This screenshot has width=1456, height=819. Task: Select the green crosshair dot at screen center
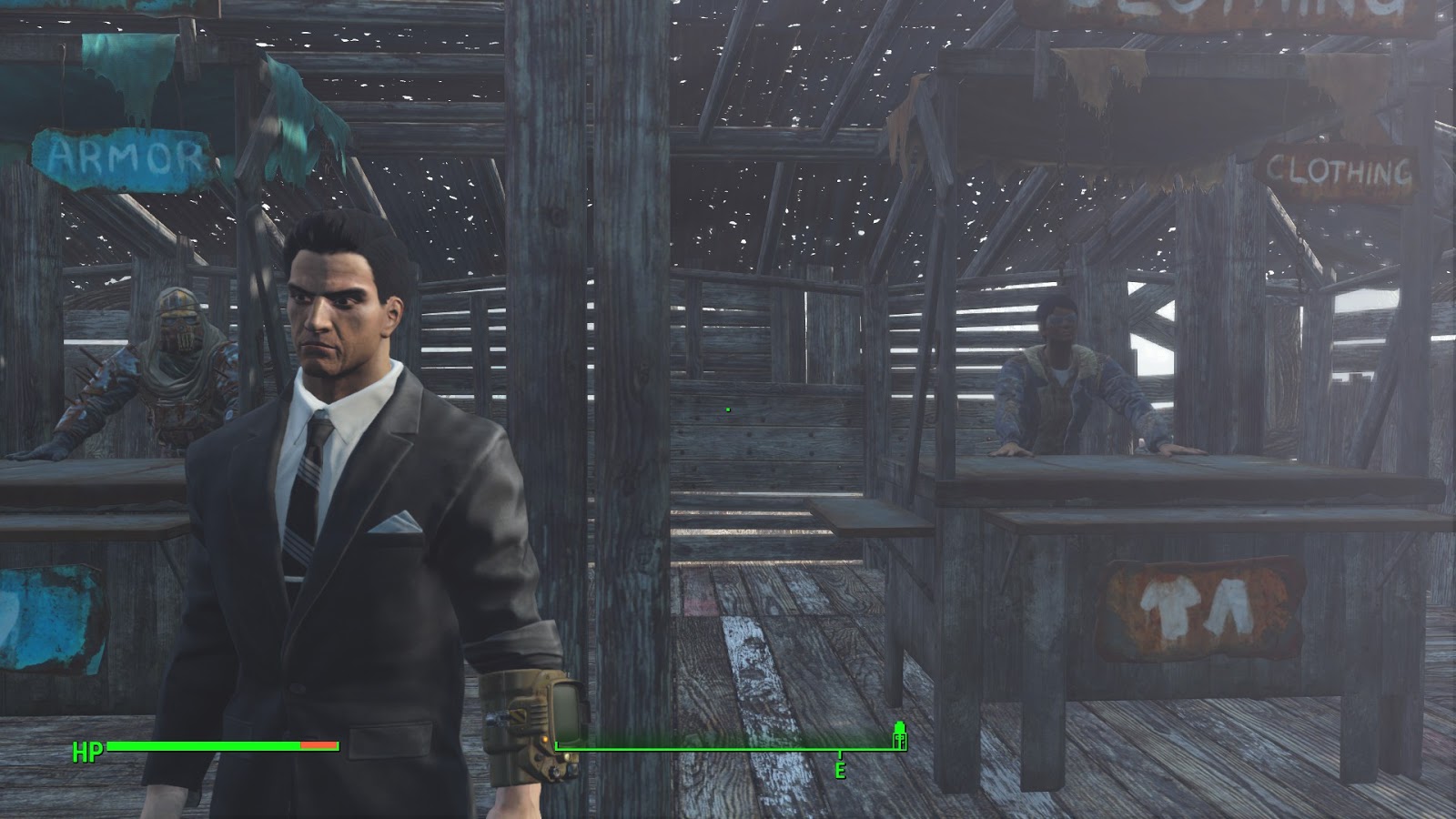point(728,409)
